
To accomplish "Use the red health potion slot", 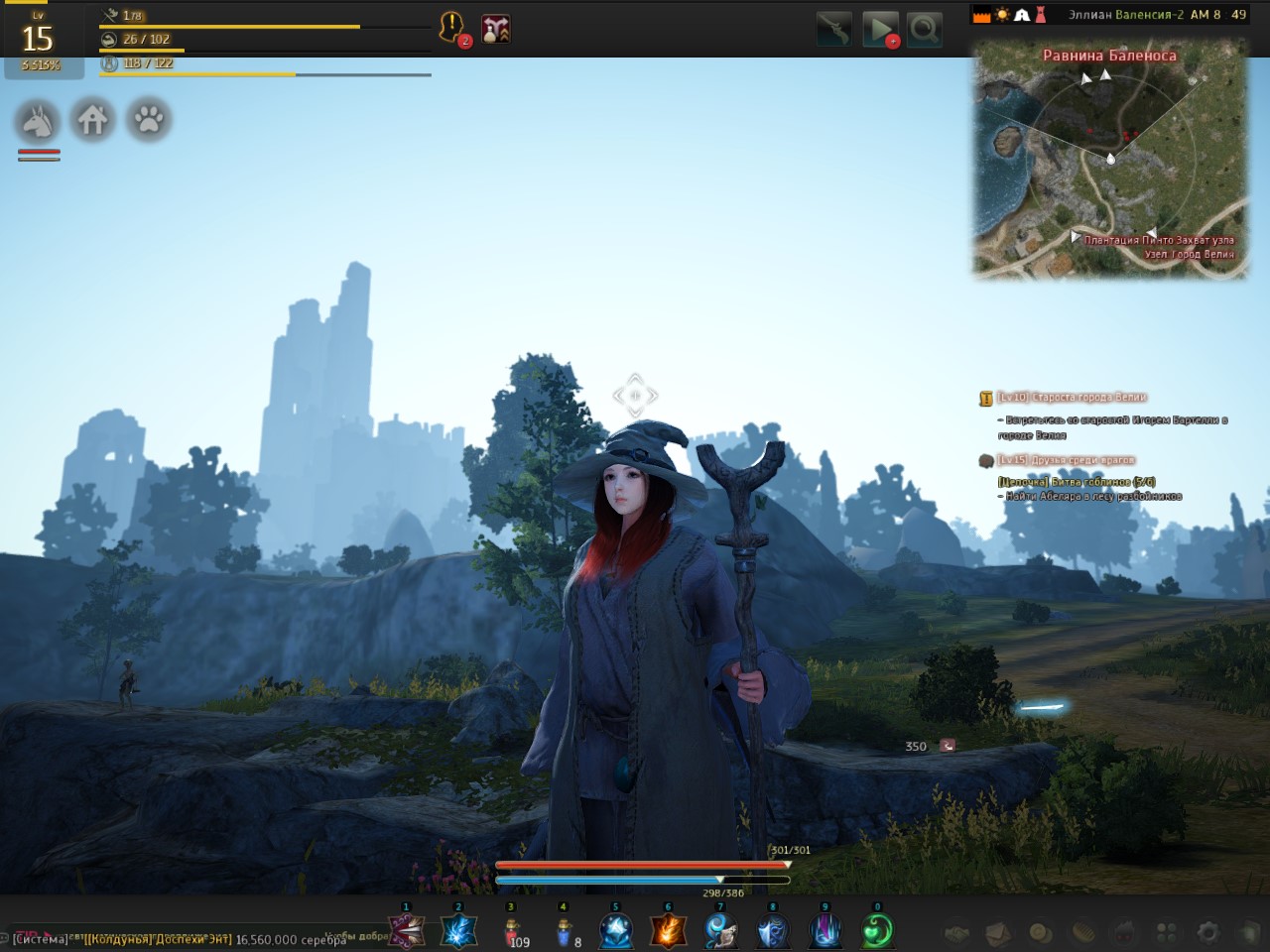I will pos(512,932).
